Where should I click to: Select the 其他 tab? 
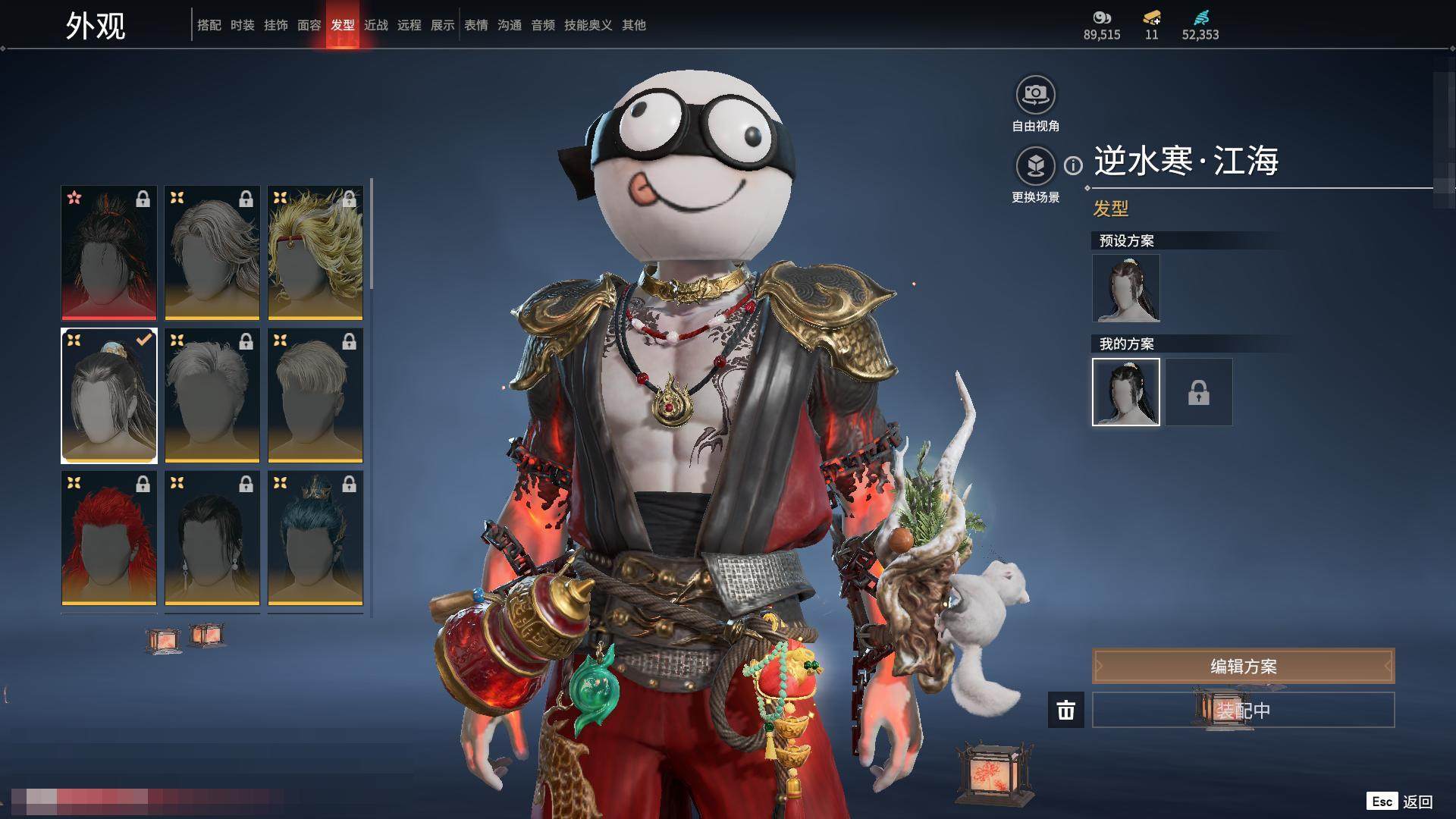[633, 25]
